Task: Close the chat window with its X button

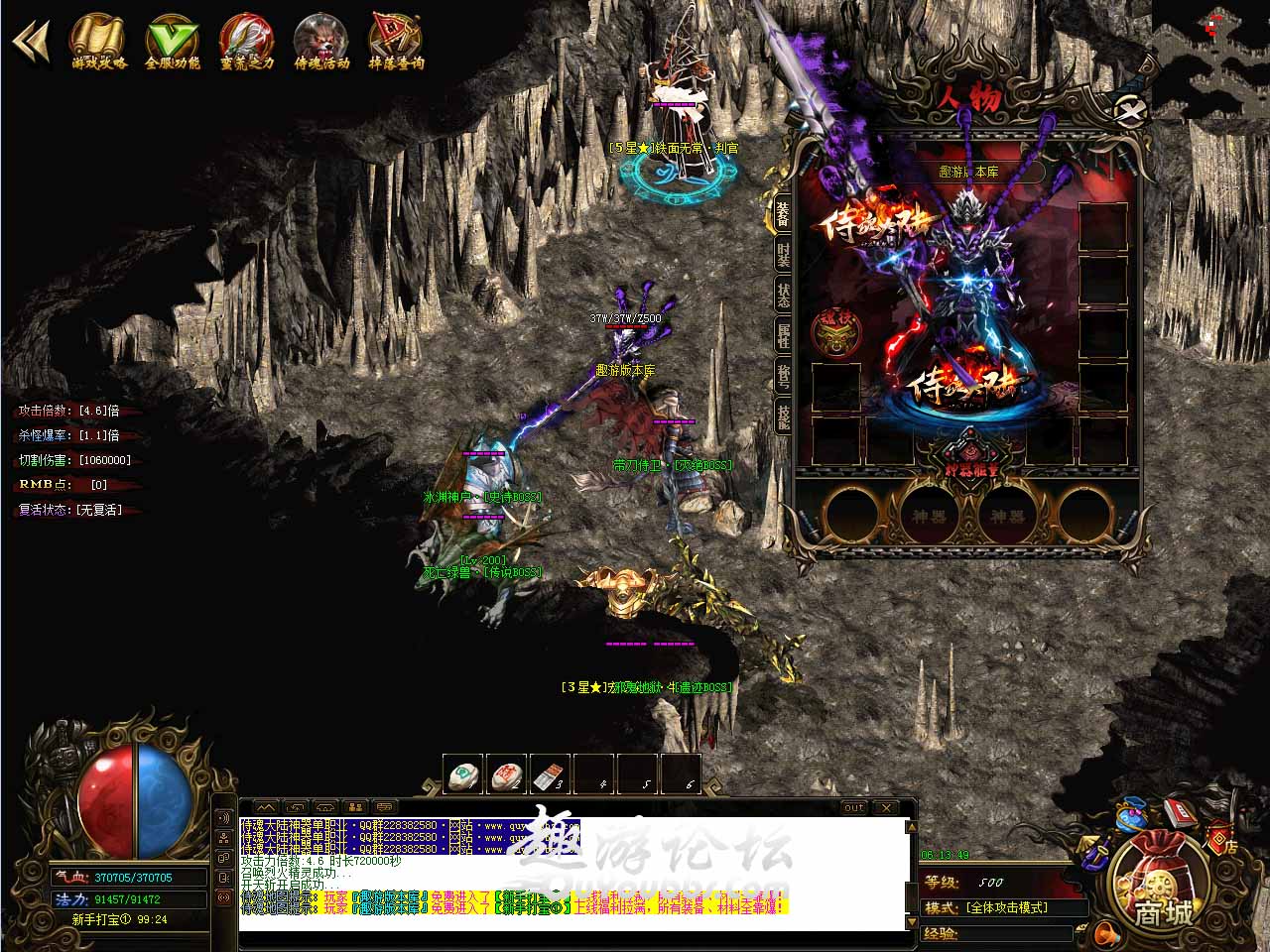Action: click(886, 808)
